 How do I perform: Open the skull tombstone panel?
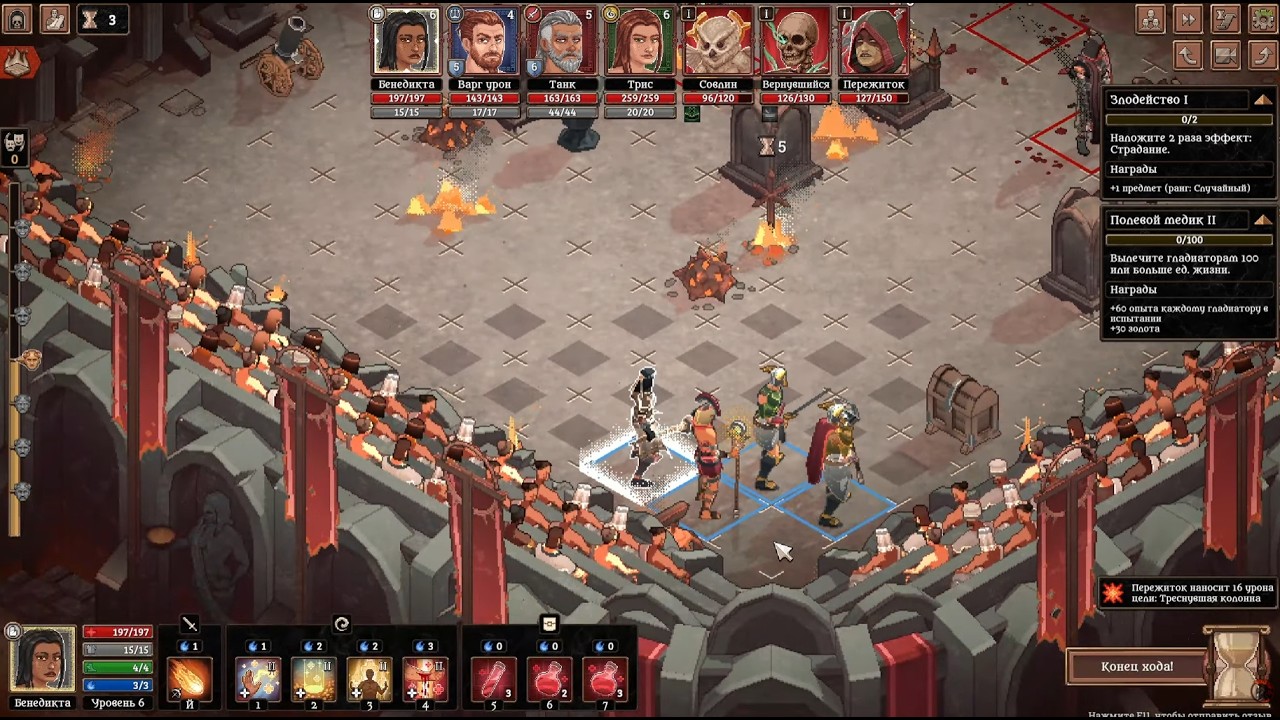coord(17,19)
